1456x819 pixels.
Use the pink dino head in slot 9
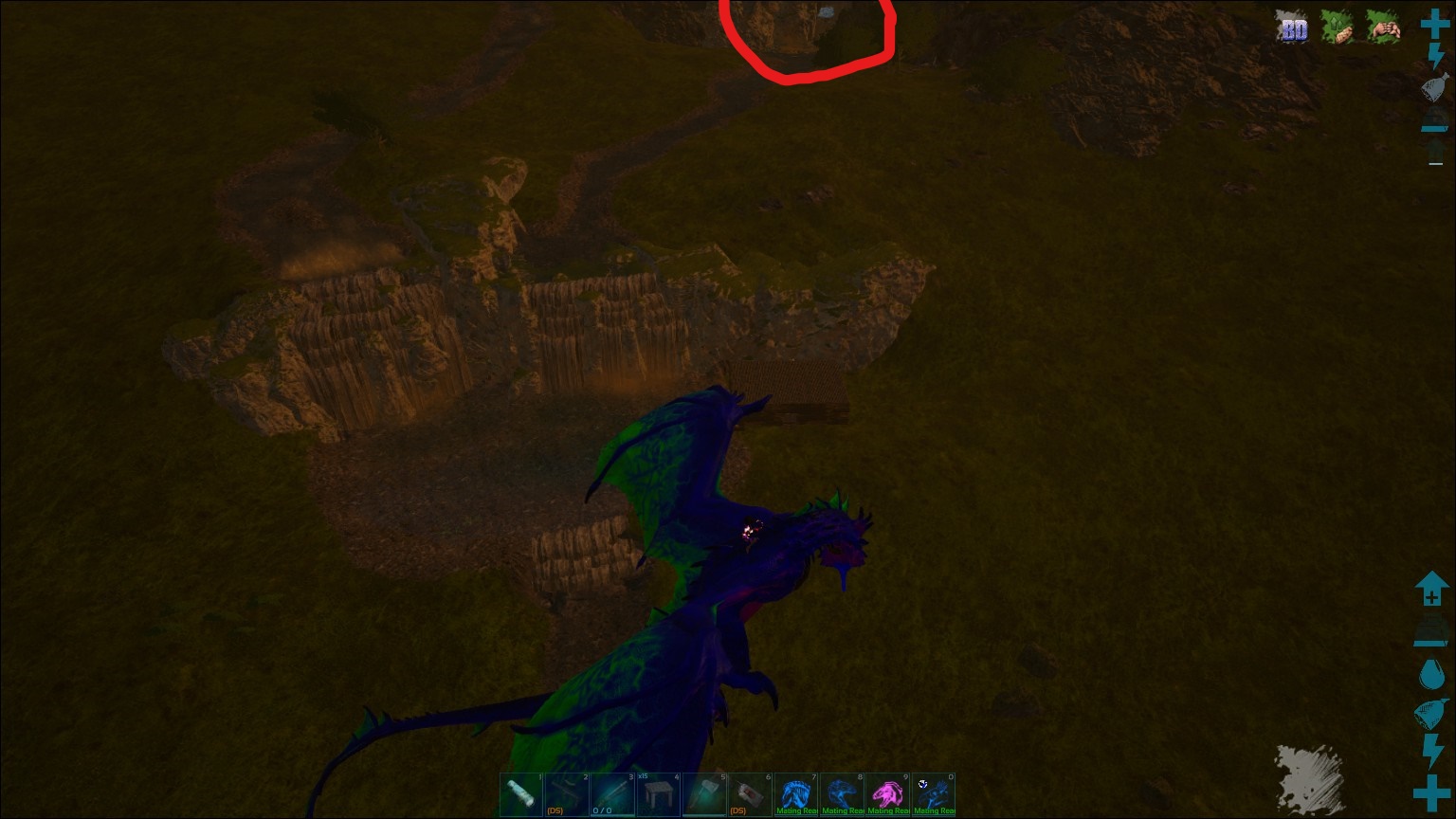[886, 794]
